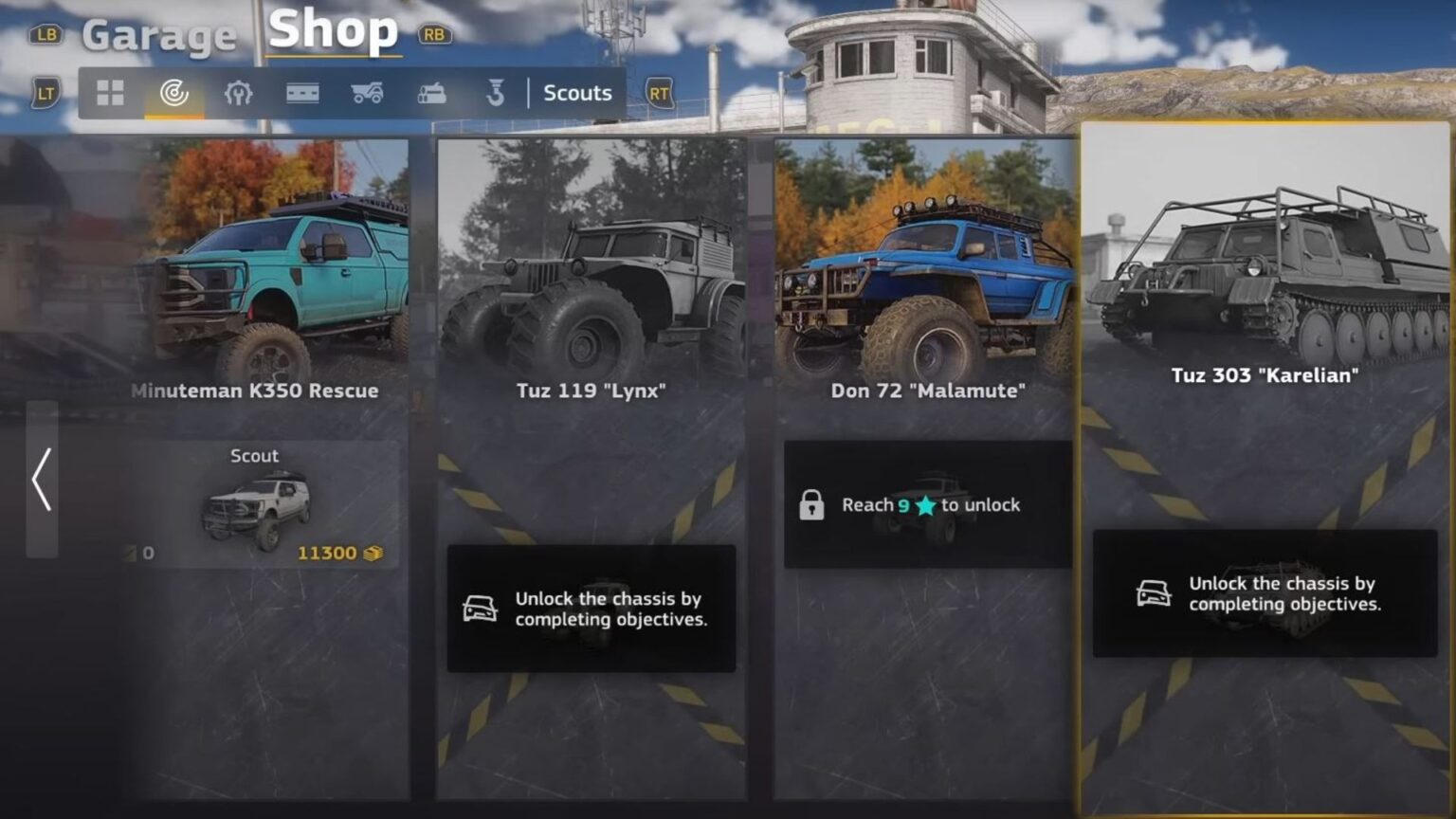Select the crane hook category icon
The width and height of the screenshot is (1456, 819).
click(494, 92)
